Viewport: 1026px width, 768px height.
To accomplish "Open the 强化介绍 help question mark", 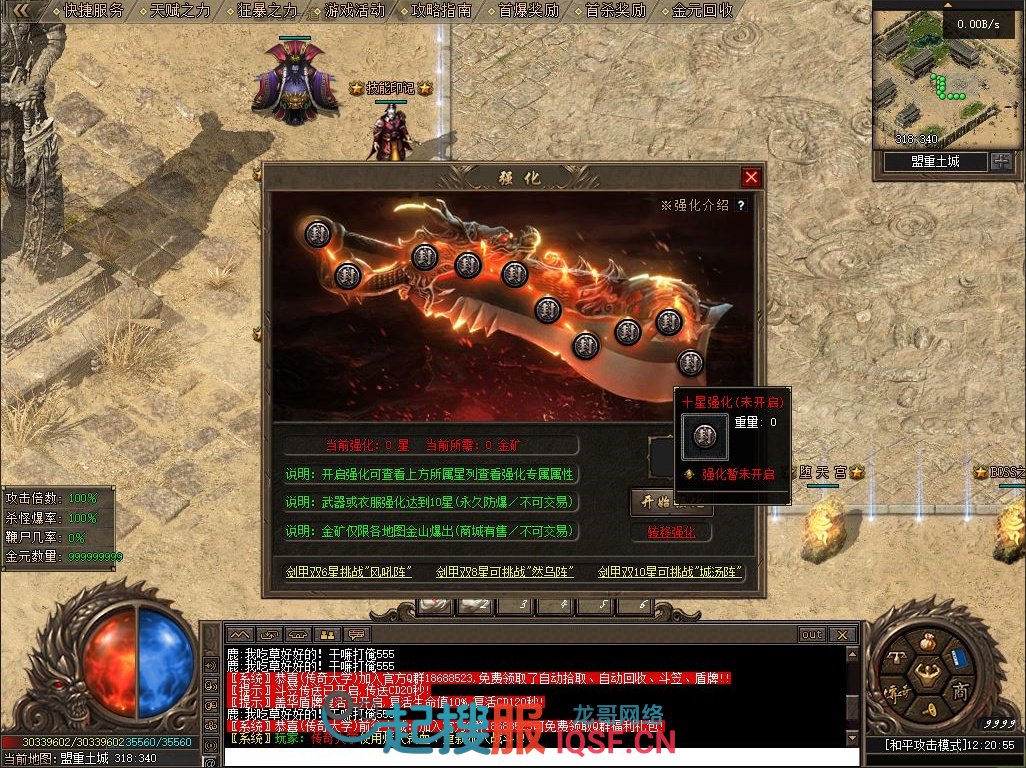I will coord(741,205).
